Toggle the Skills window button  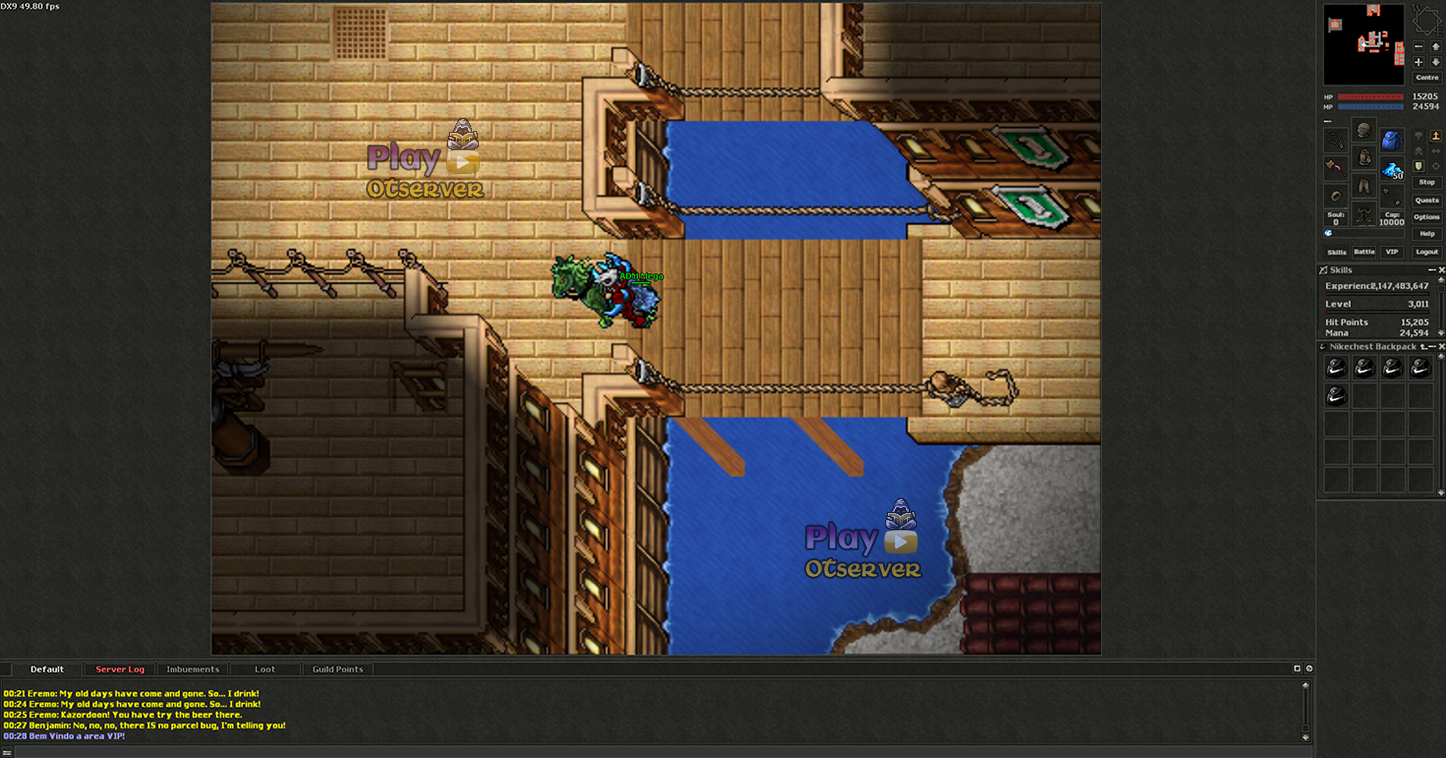(1336, 252)
